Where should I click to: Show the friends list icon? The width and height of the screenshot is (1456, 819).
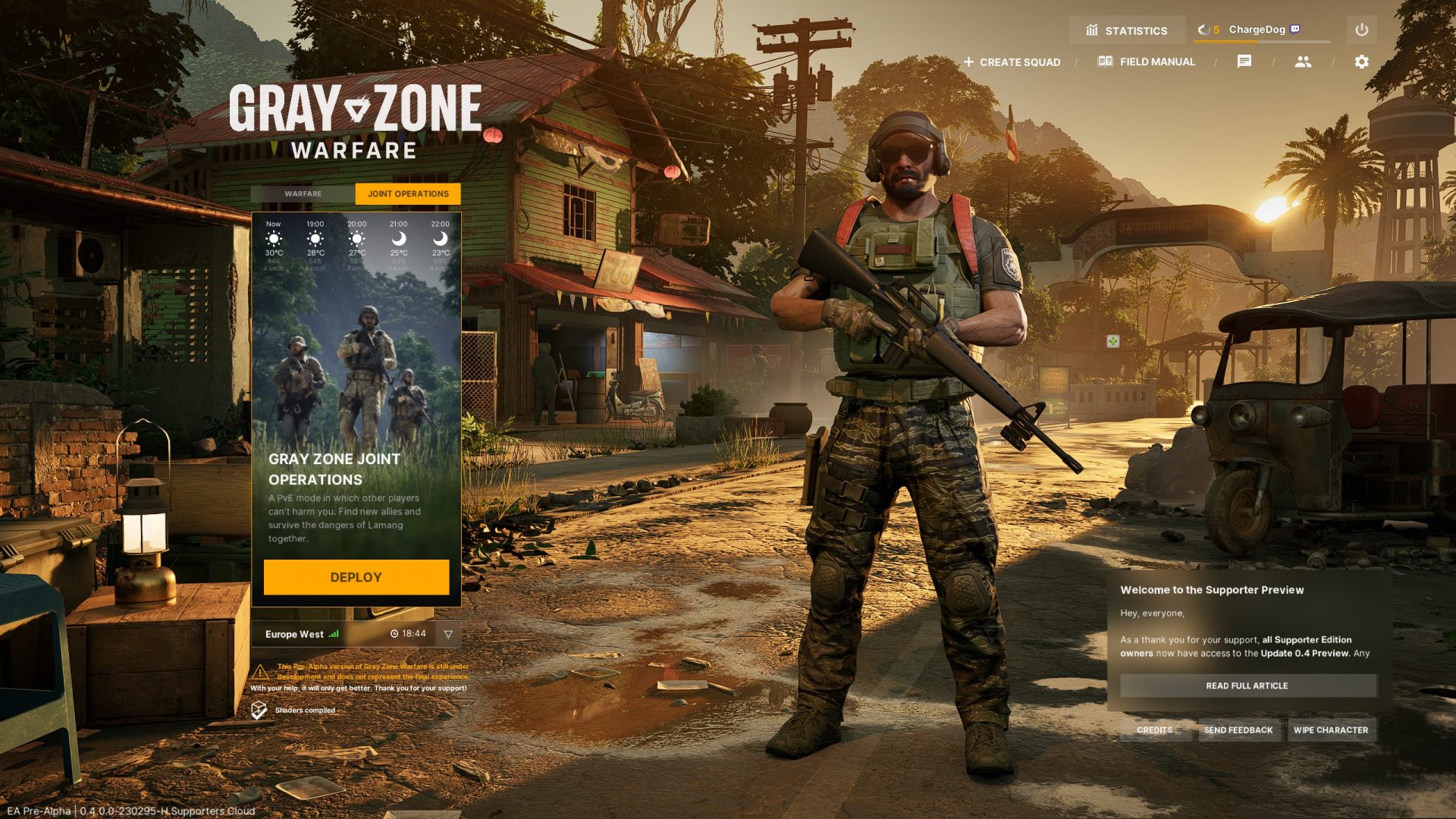pyautogui.click(x=1303, y=61)
